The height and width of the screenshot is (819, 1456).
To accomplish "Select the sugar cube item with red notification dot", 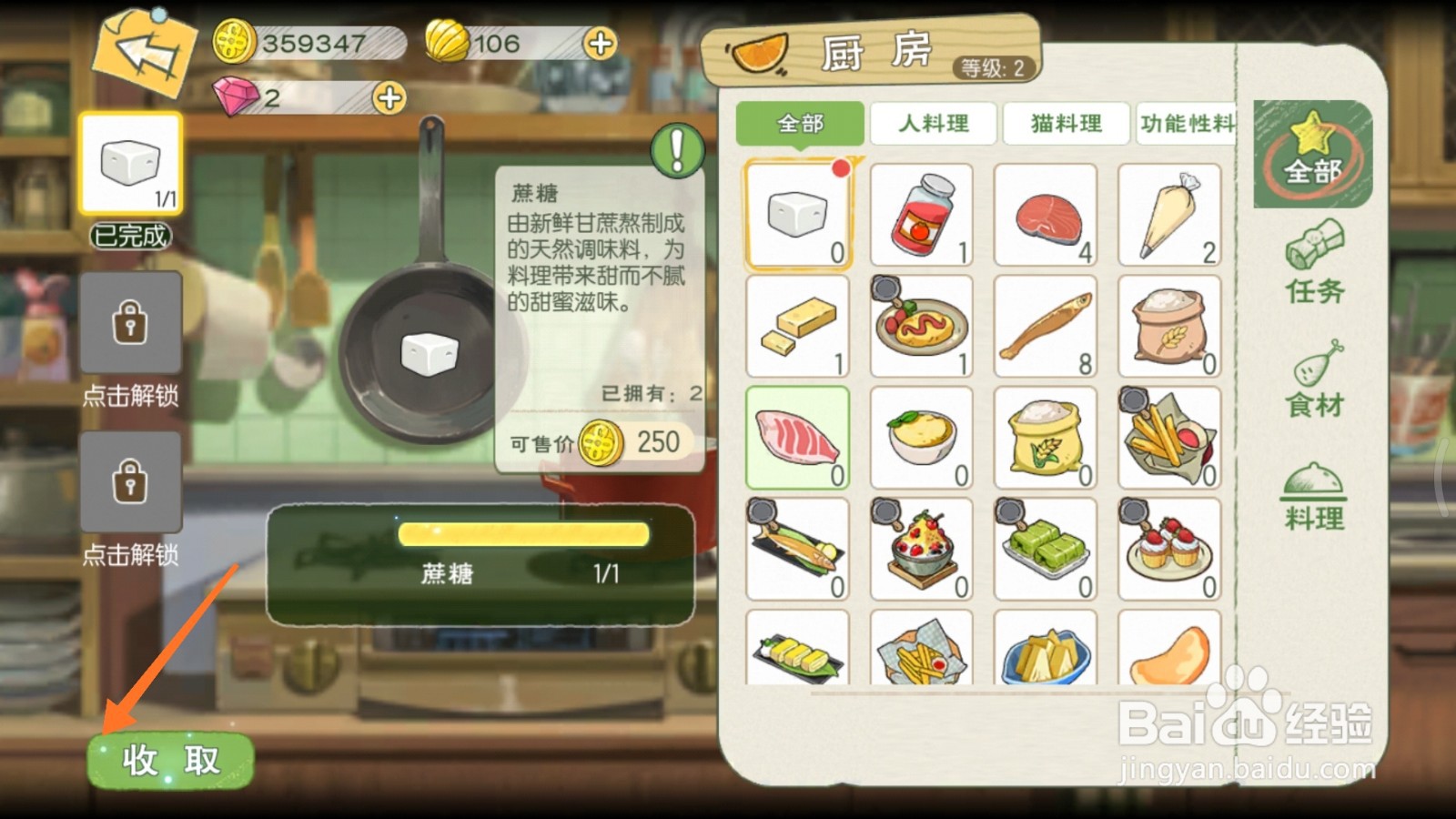I will click(x=797, y=214).
